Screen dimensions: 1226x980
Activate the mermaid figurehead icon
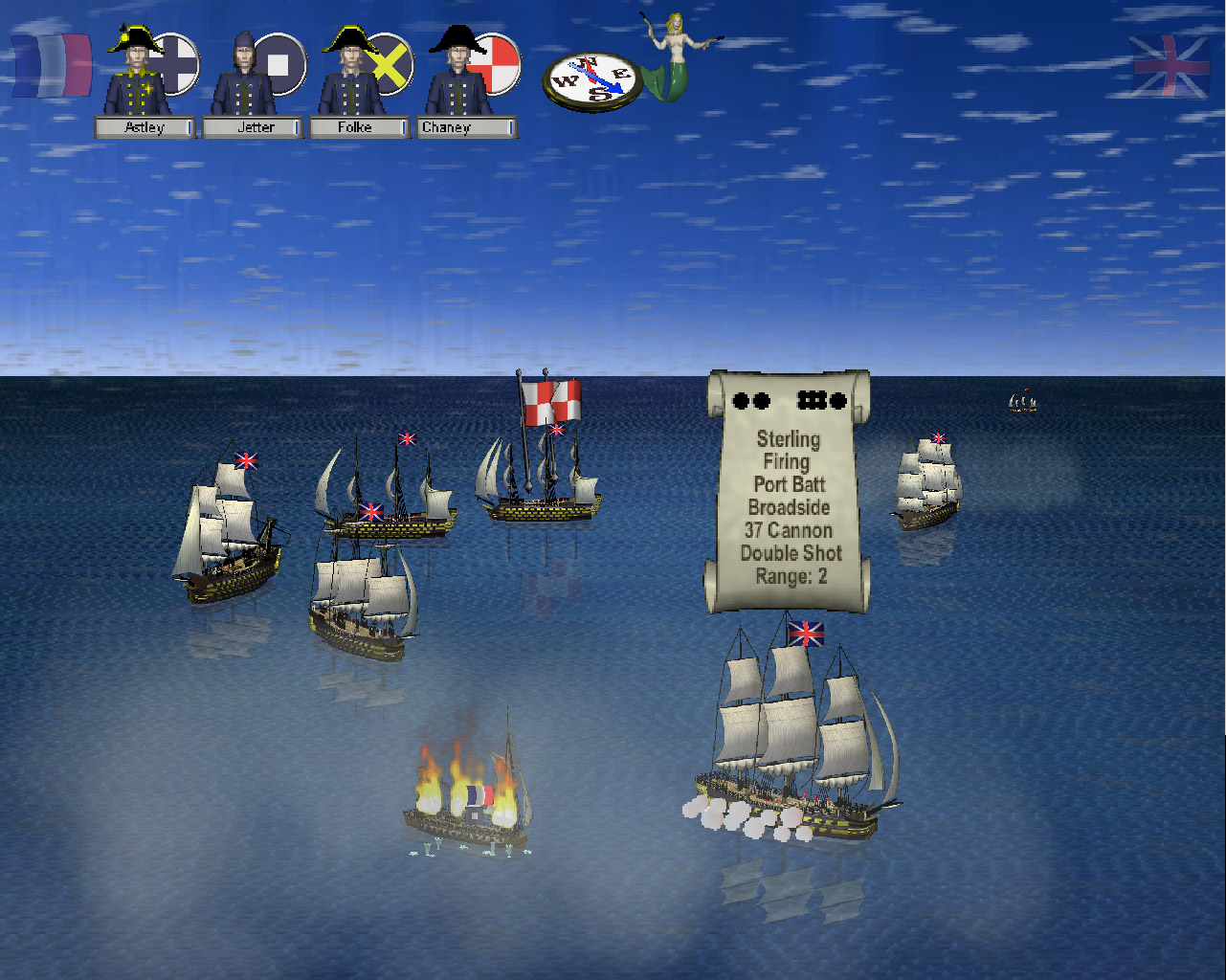678,56
